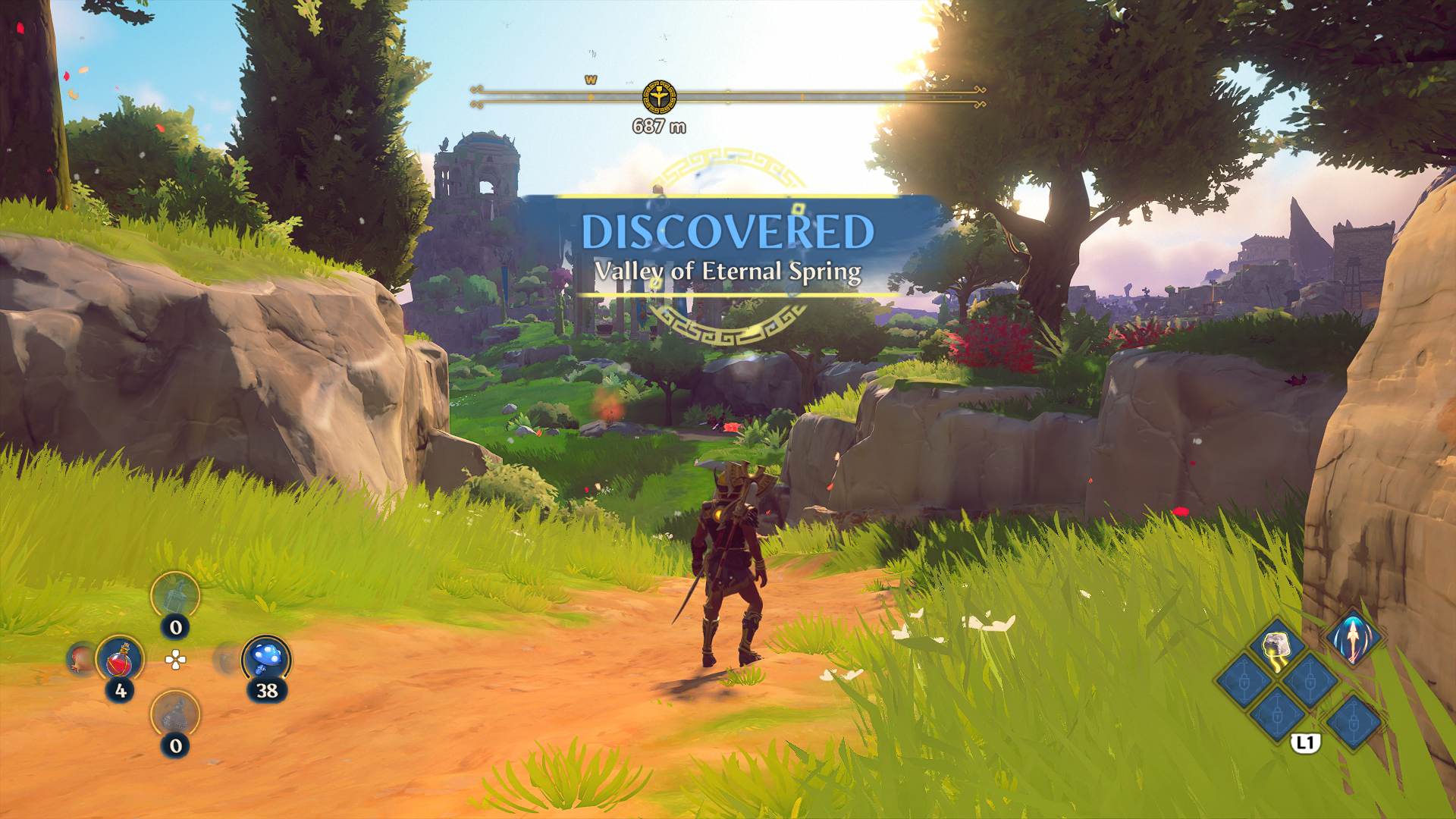Select the red health potion slot
Image resolution: width=1456 pixels, height=819 pixels.
click(119, 658)
